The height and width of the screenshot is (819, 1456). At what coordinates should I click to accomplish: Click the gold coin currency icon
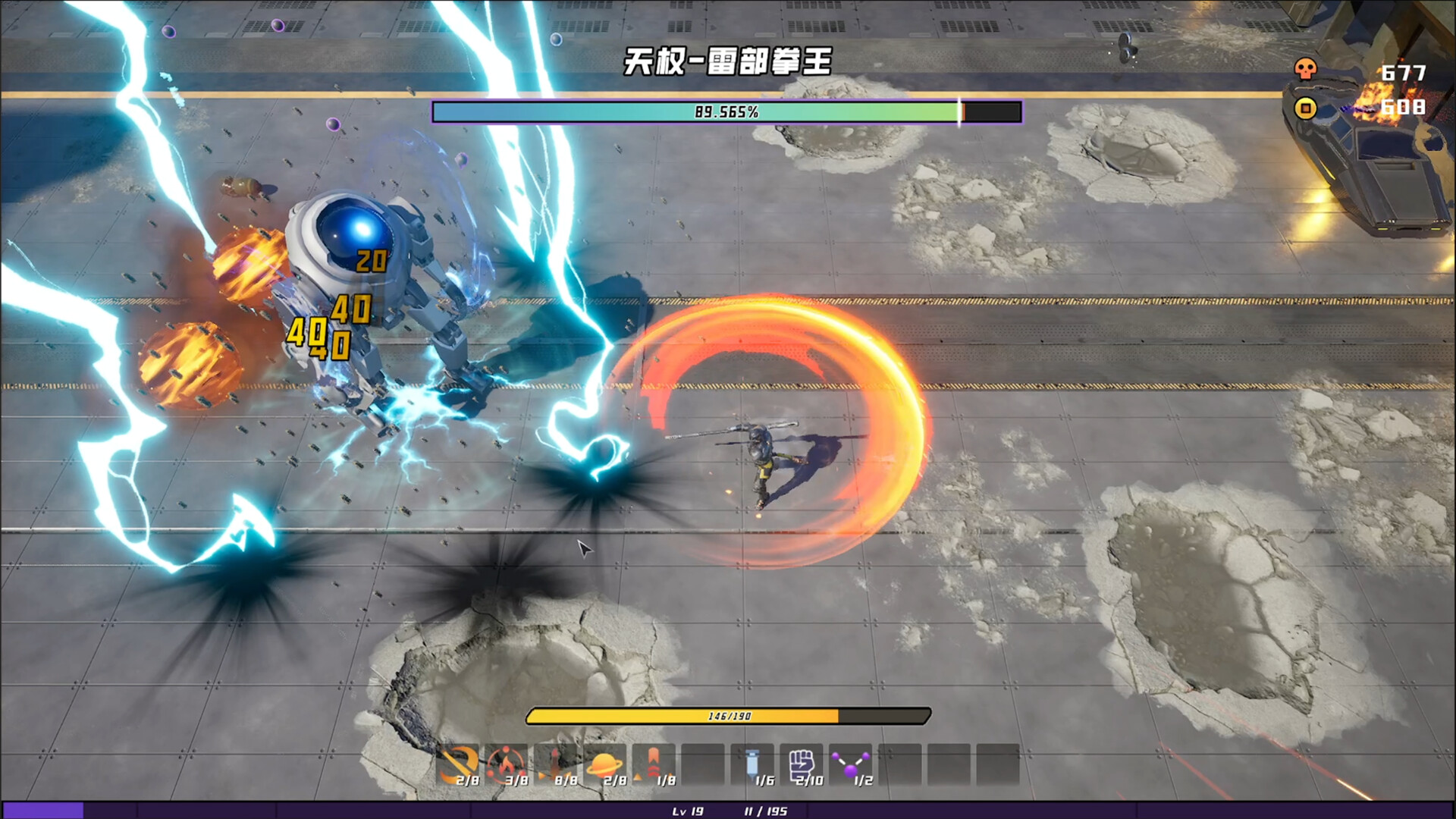[x=1307, y=108]
